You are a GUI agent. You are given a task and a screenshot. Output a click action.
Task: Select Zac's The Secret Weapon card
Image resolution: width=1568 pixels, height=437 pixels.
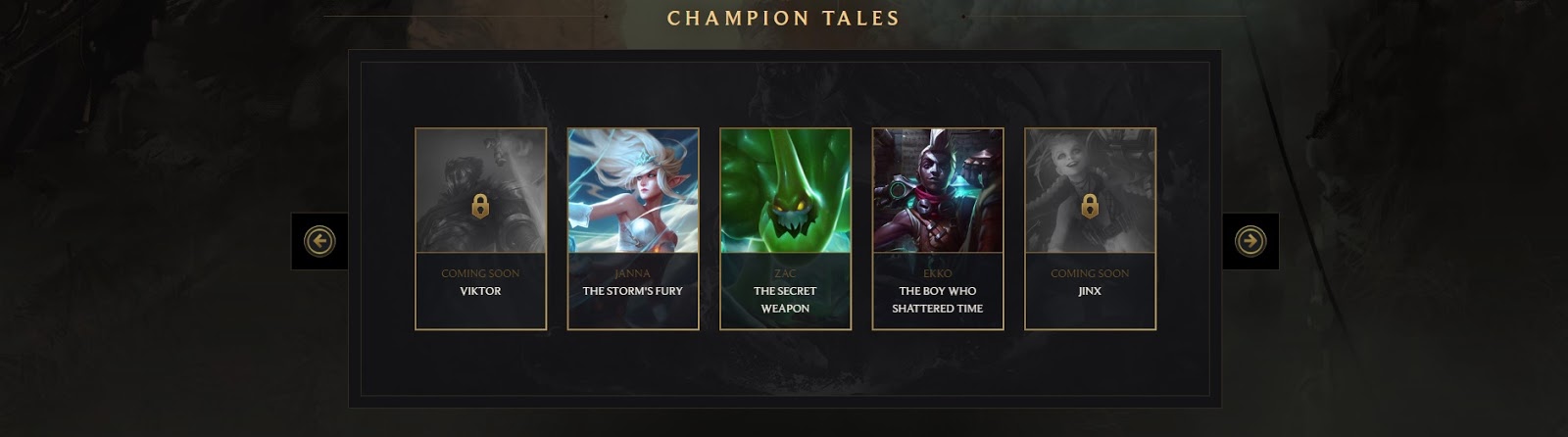point(785,228)
